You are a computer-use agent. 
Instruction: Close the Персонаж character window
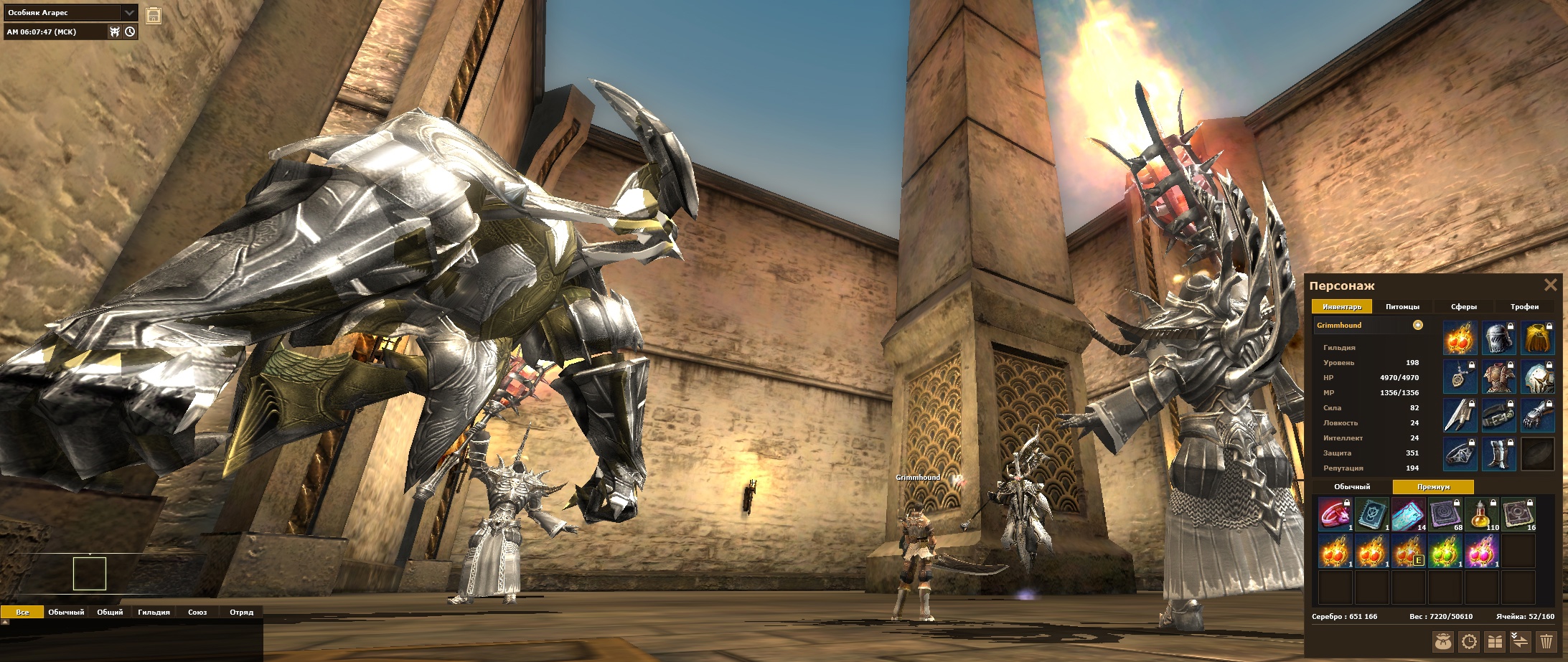(1550, 285)
